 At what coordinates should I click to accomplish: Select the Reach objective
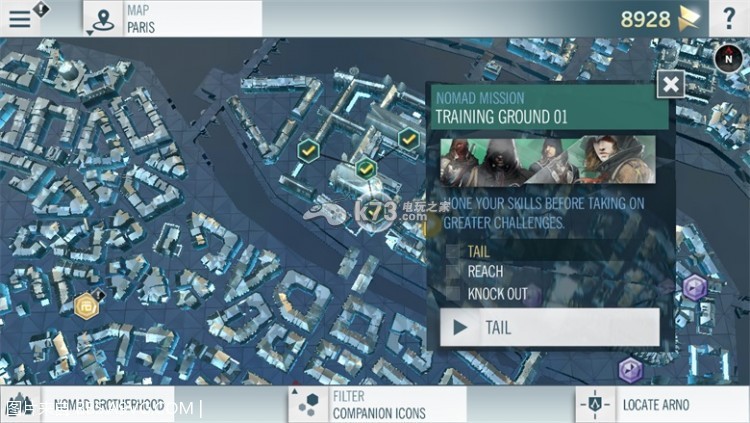point(485,272)
